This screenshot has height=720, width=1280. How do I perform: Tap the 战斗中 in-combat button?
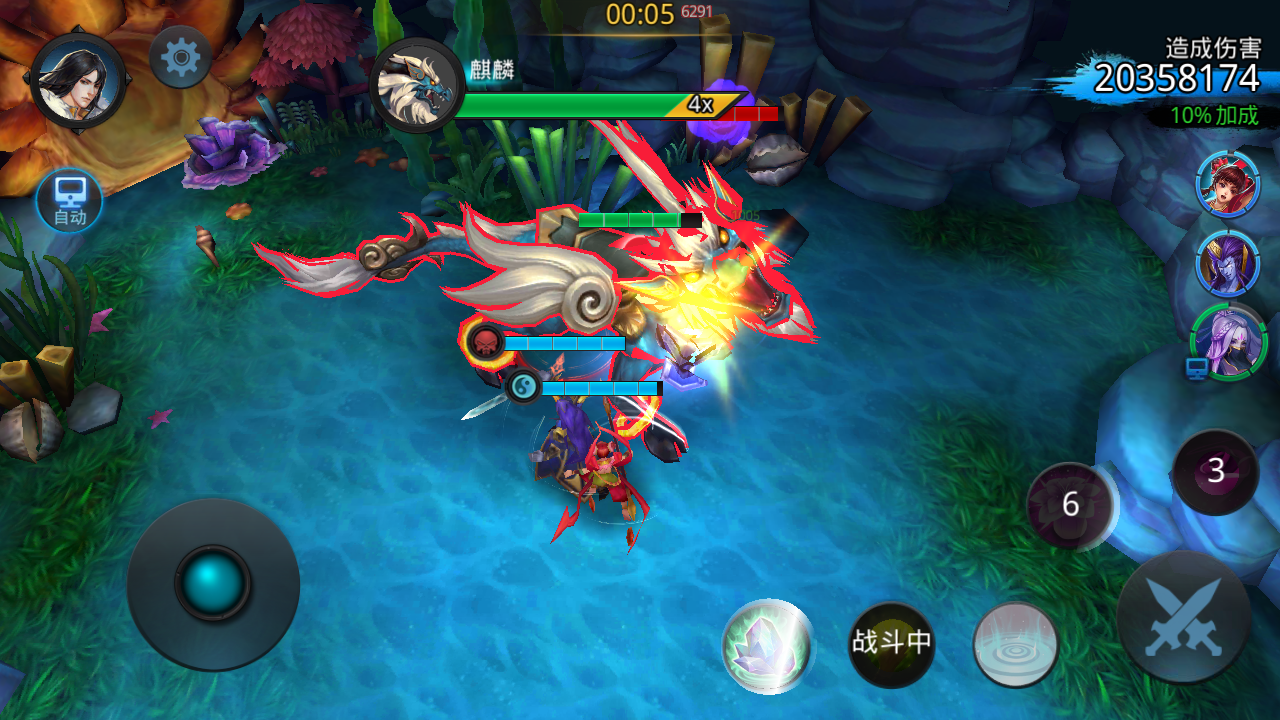point(891,643)
